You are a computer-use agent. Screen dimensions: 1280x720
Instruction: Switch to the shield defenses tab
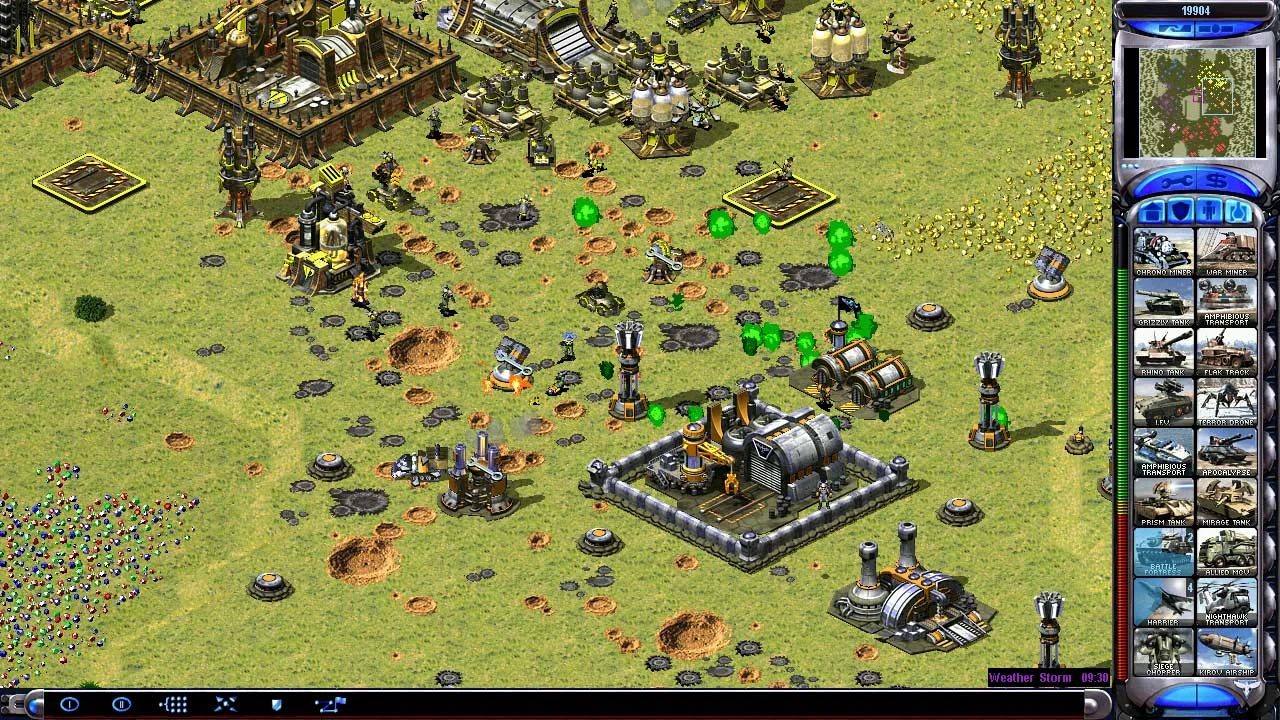[1180, 212]
